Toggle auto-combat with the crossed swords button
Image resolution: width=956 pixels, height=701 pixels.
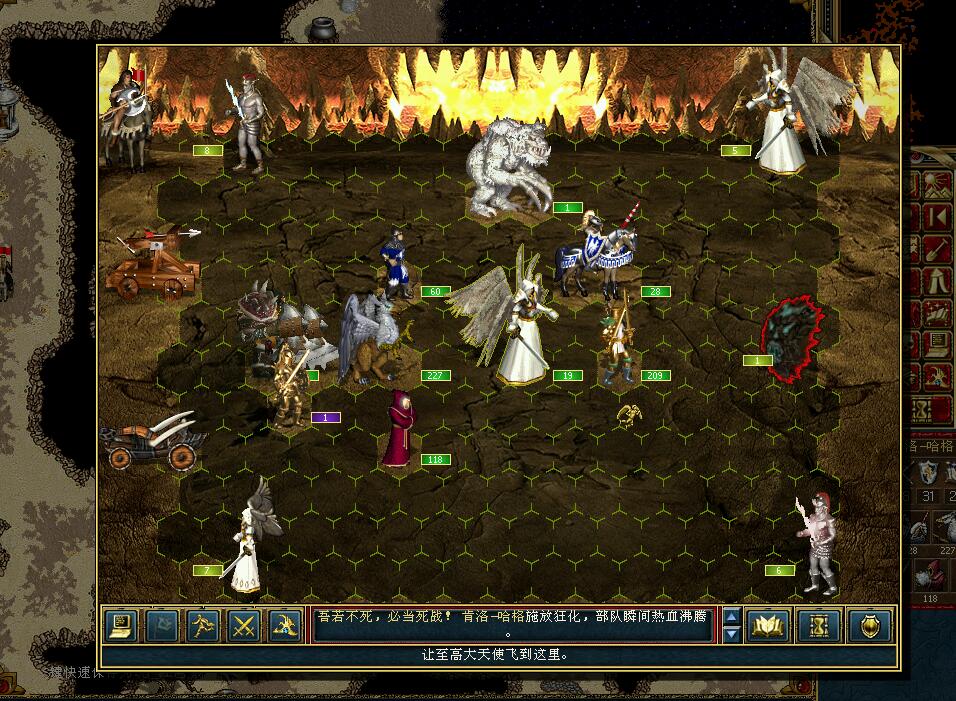(244, 626)
